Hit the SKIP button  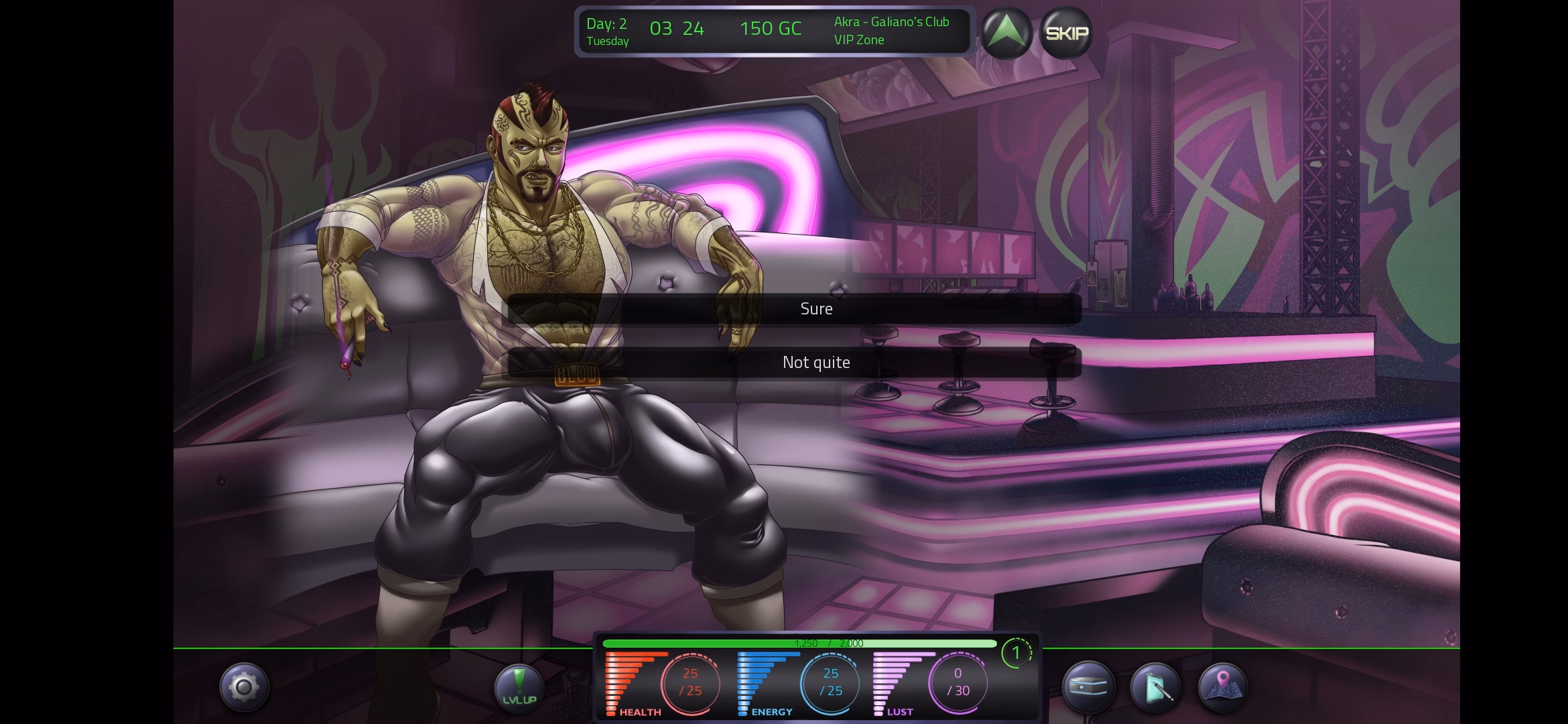click(1066, 33)
